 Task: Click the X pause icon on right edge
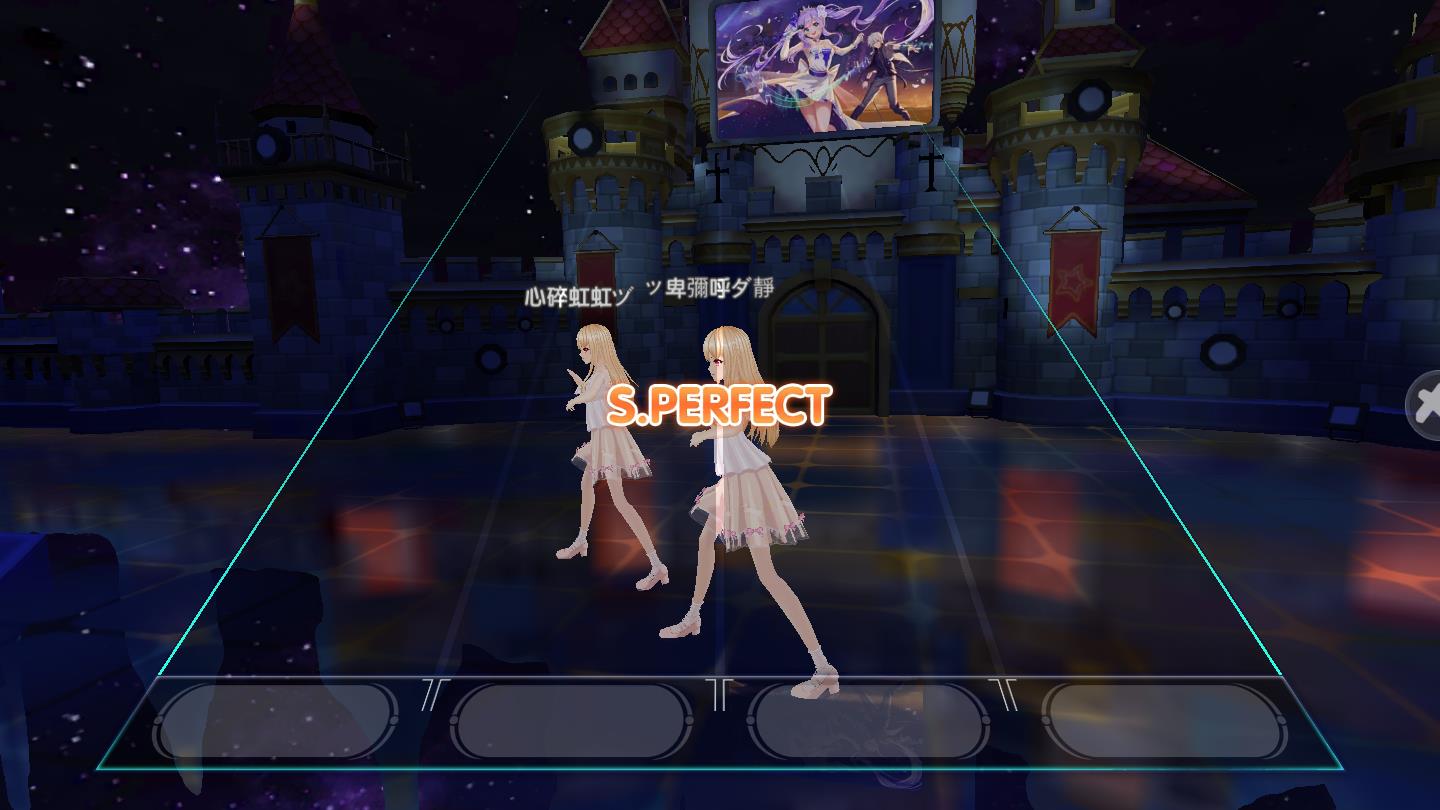click(1431, 404)
